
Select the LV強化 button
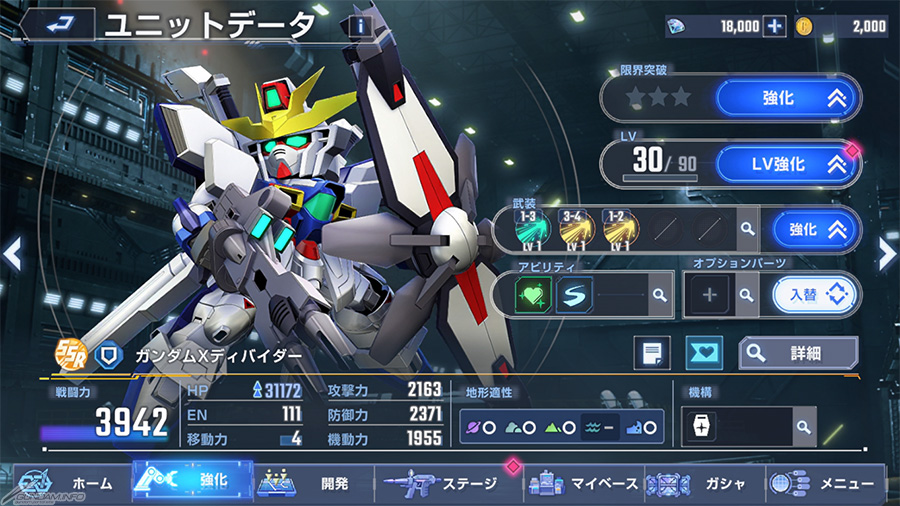click(x=787, y=164)
